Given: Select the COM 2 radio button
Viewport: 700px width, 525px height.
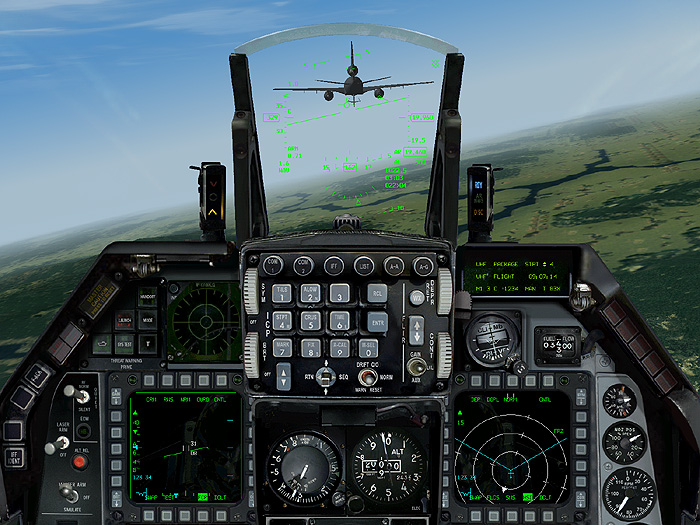Looking at the screenshot, I should 303,265.
